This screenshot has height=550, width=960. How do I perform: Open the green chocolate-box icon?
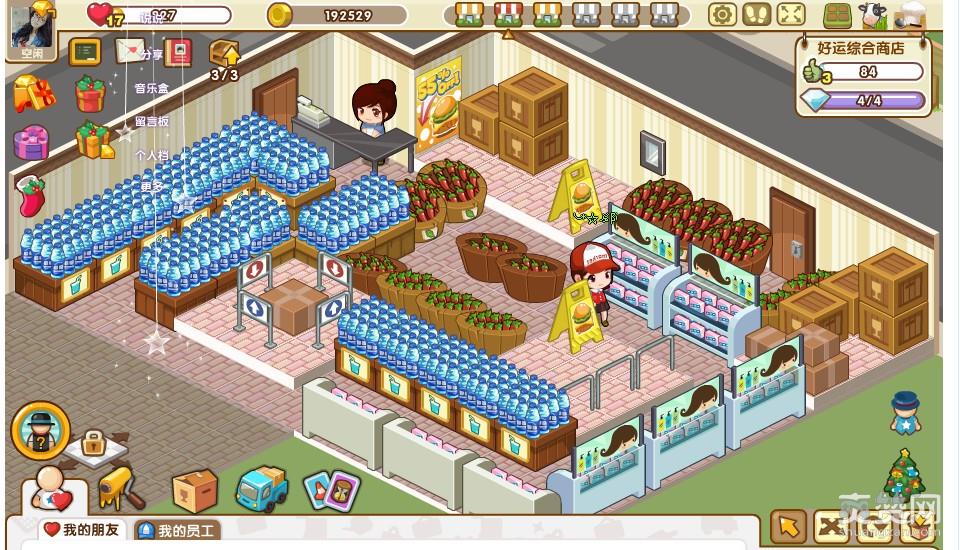[x=837, y=15]
